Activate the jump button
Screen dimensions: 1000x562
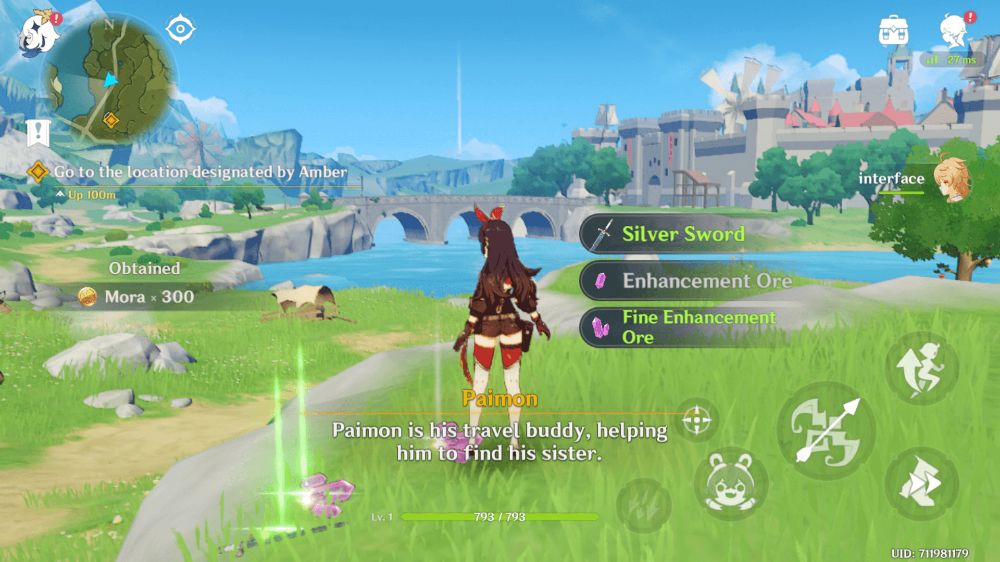pos(921,368)
